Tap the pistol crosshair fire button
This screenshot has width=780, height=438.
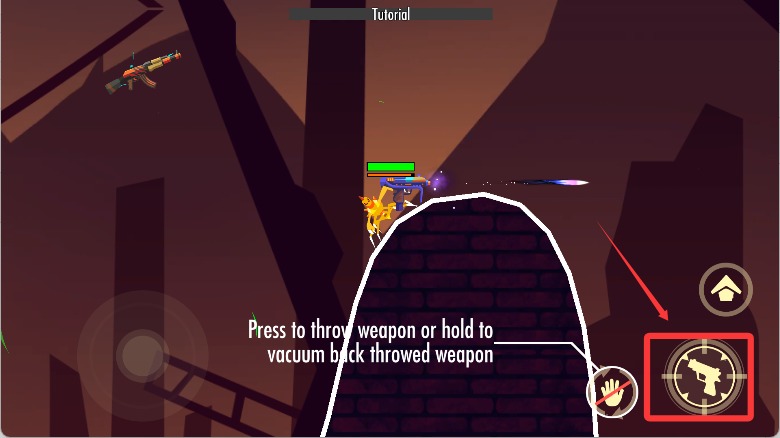point(702,376)
